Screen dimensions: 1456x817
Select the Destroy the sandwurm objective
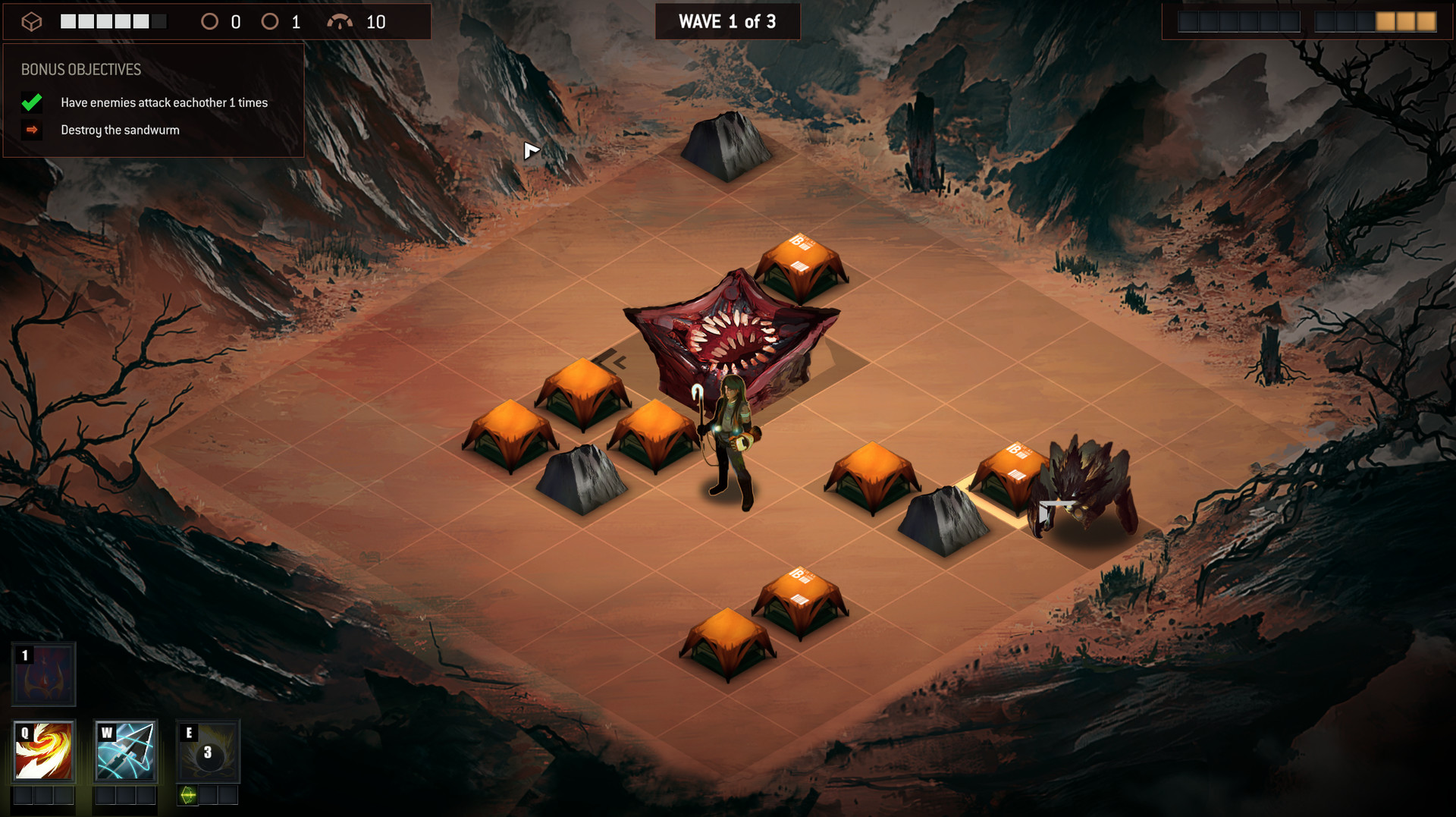[120, 130]
